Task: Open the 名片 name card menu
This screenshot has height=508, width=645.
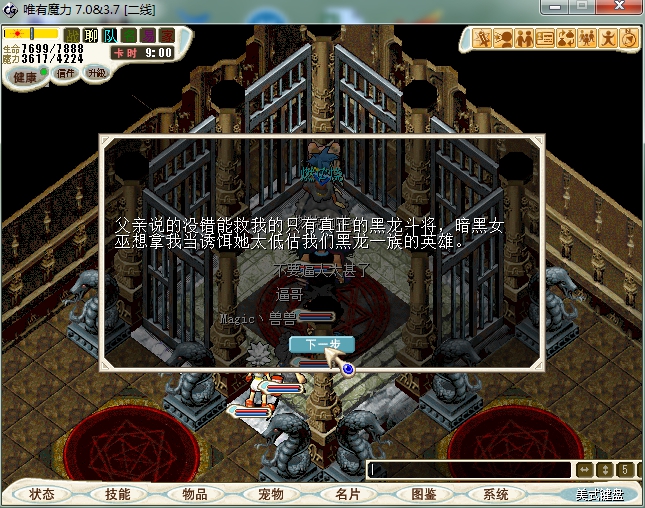Action: (347, 494)
